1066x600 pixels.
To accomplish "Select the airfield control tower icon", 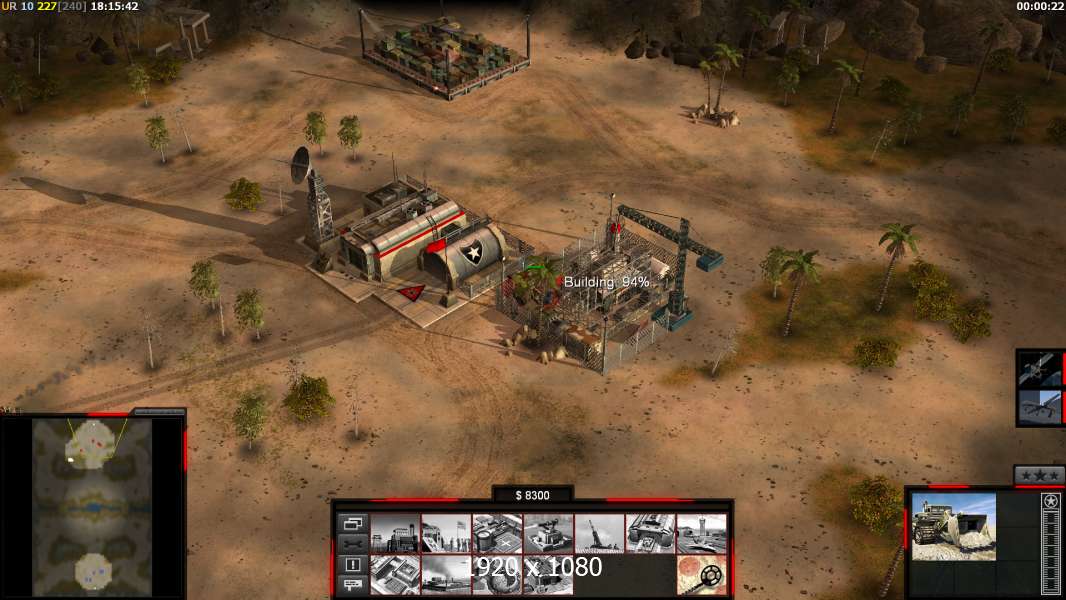I will coord(701,533).
